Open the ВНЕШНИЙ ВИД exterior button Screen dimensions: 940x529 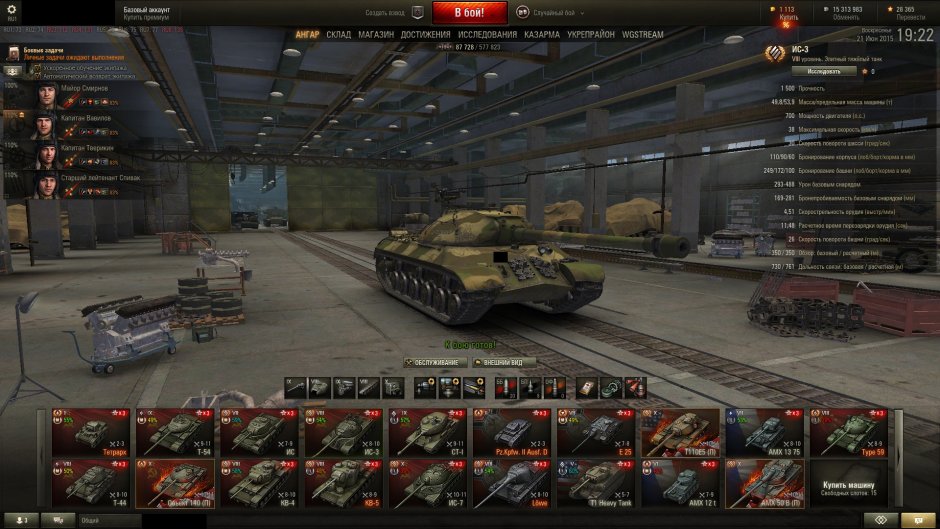[x=504, y=362]
